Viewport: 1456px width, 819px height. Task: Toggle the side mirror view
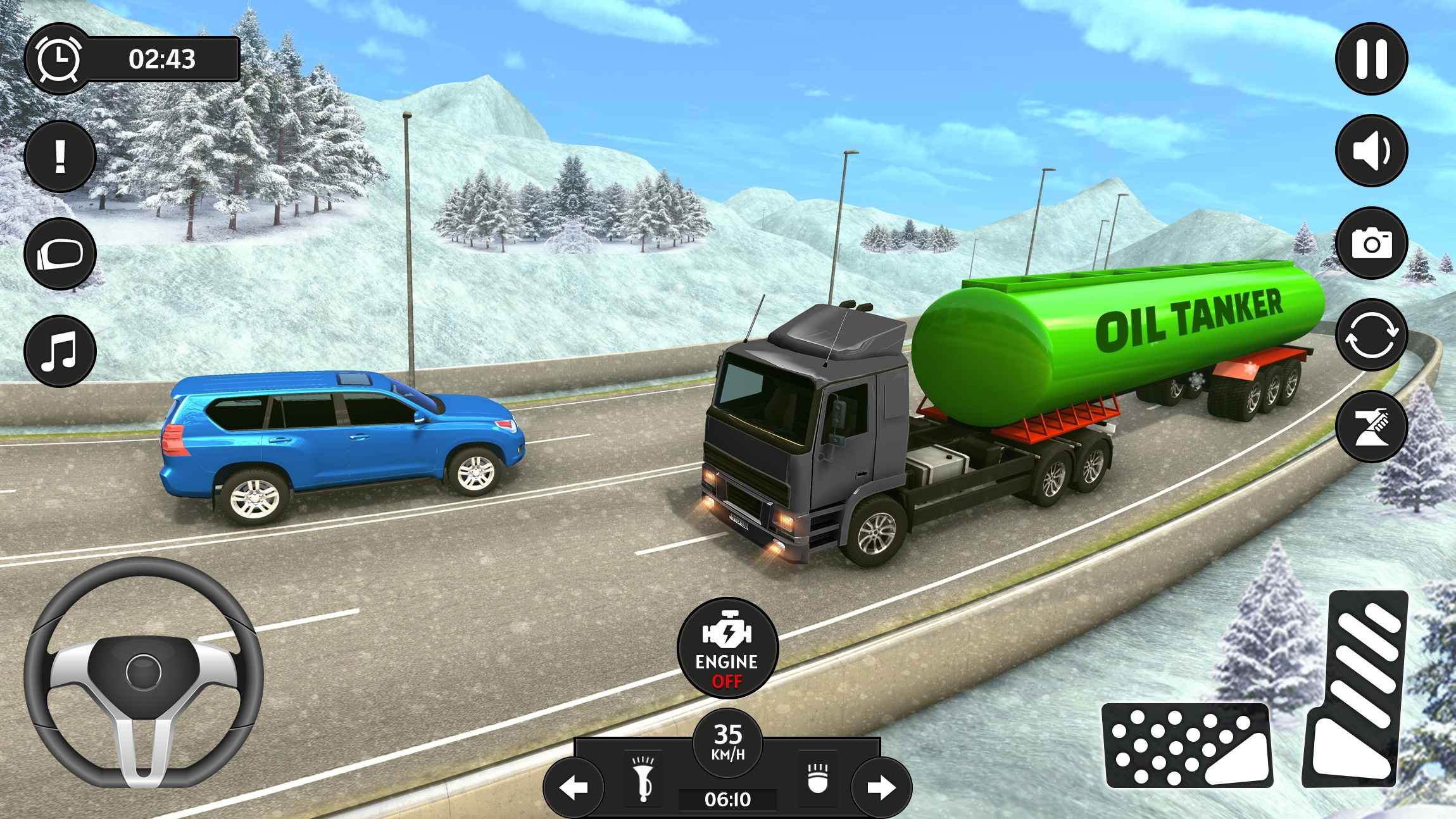click(60, 254)
